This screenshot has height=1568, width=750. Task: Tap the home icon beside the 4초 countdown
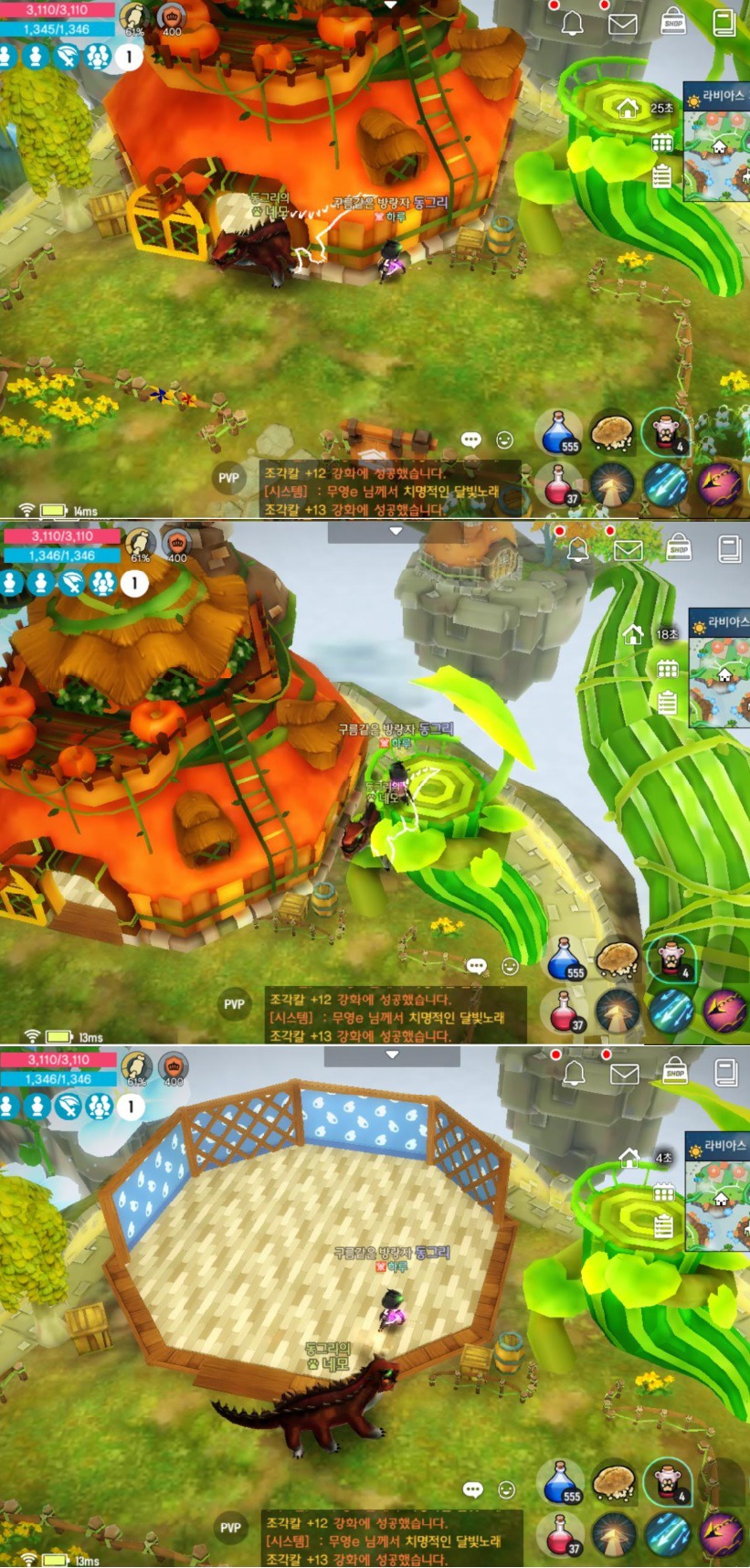click(629, 1158)
